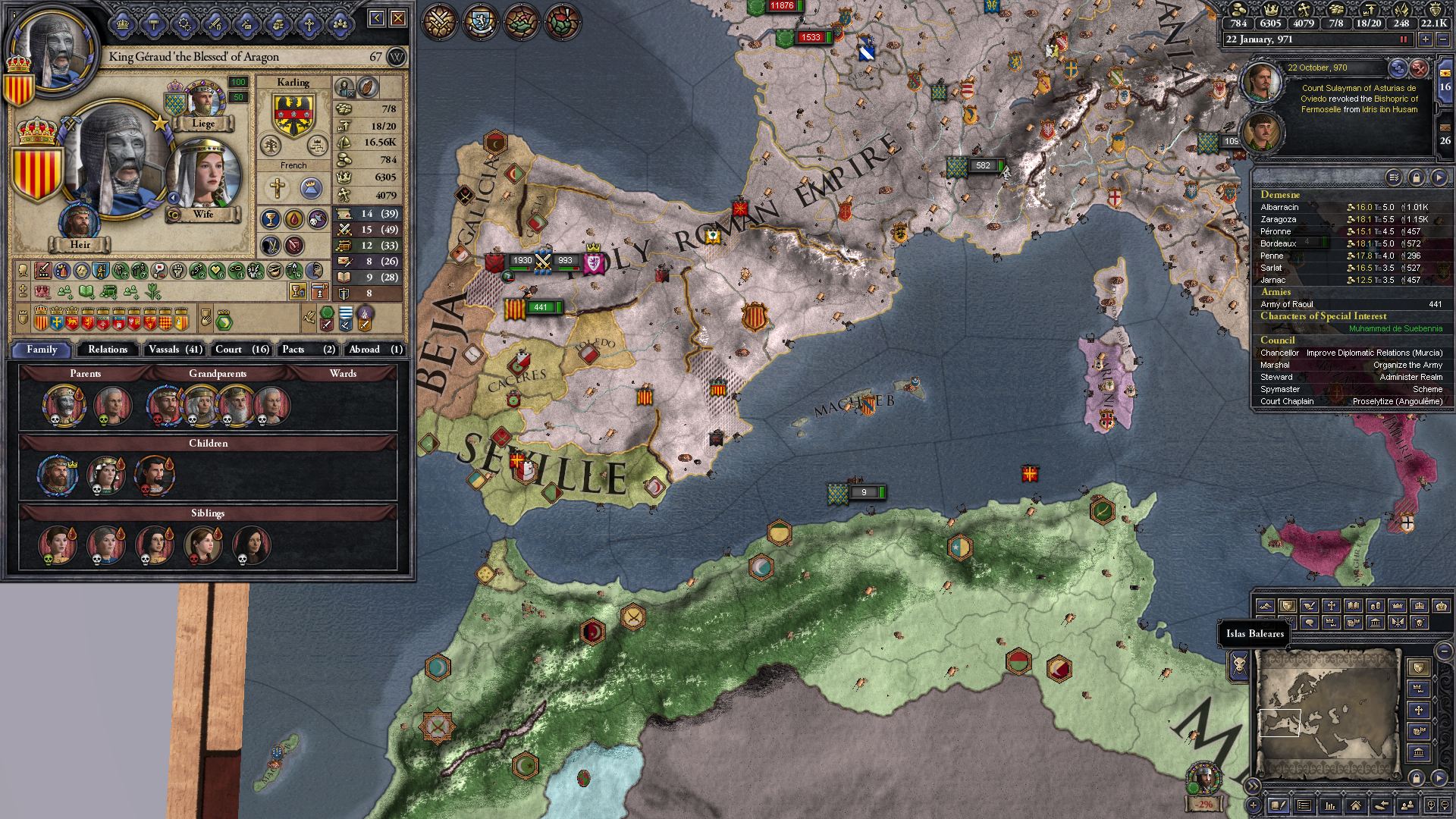Select the Pacts tab
This screenshot has width=1456, height=819.
308,350
